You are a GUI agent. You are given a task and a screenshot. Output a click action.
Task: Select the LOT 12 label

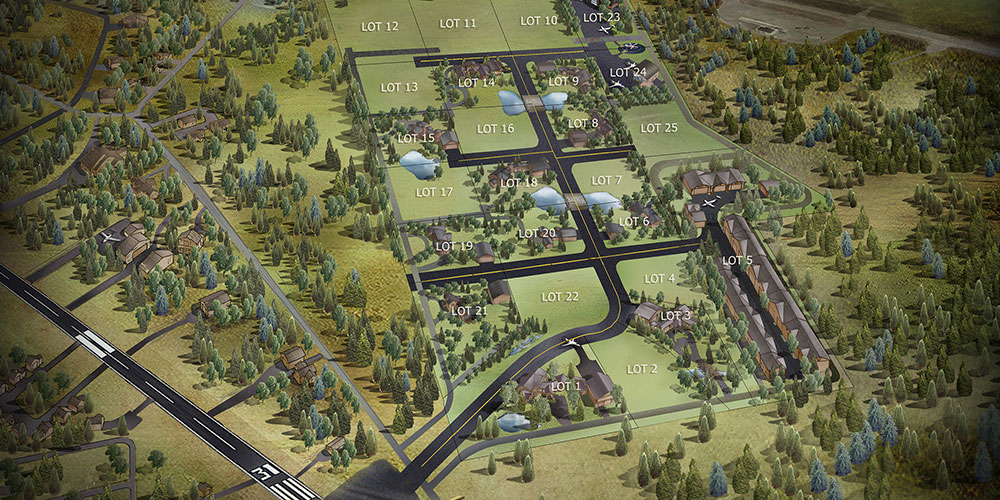pos(378,26)
